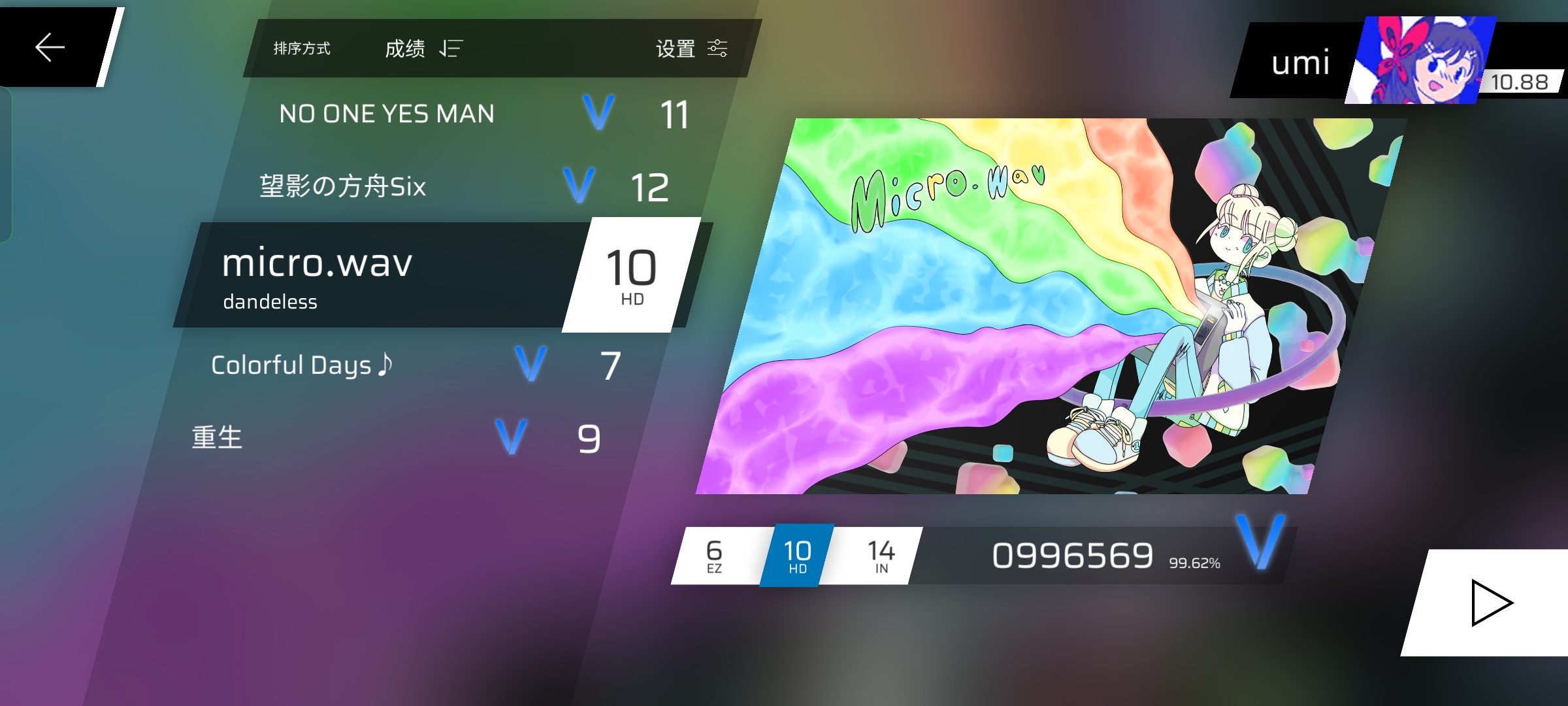Screen dimensions: 1568x706
Task: Switch to the IN 14 difficulty
Action: [x=881, y=556]
